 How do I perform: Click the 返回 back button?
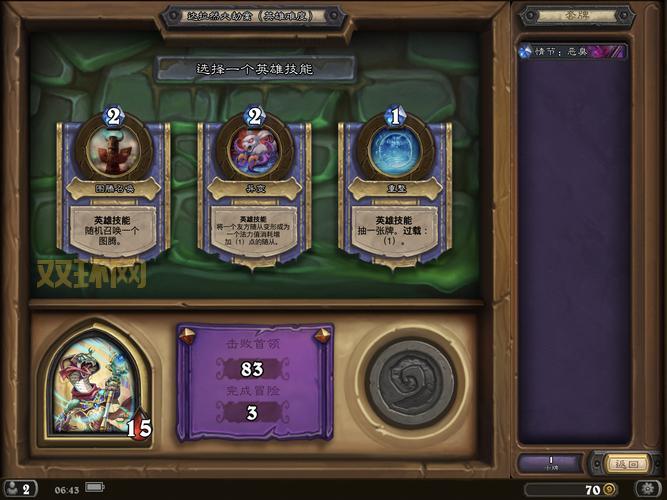(x=623, y=464)
